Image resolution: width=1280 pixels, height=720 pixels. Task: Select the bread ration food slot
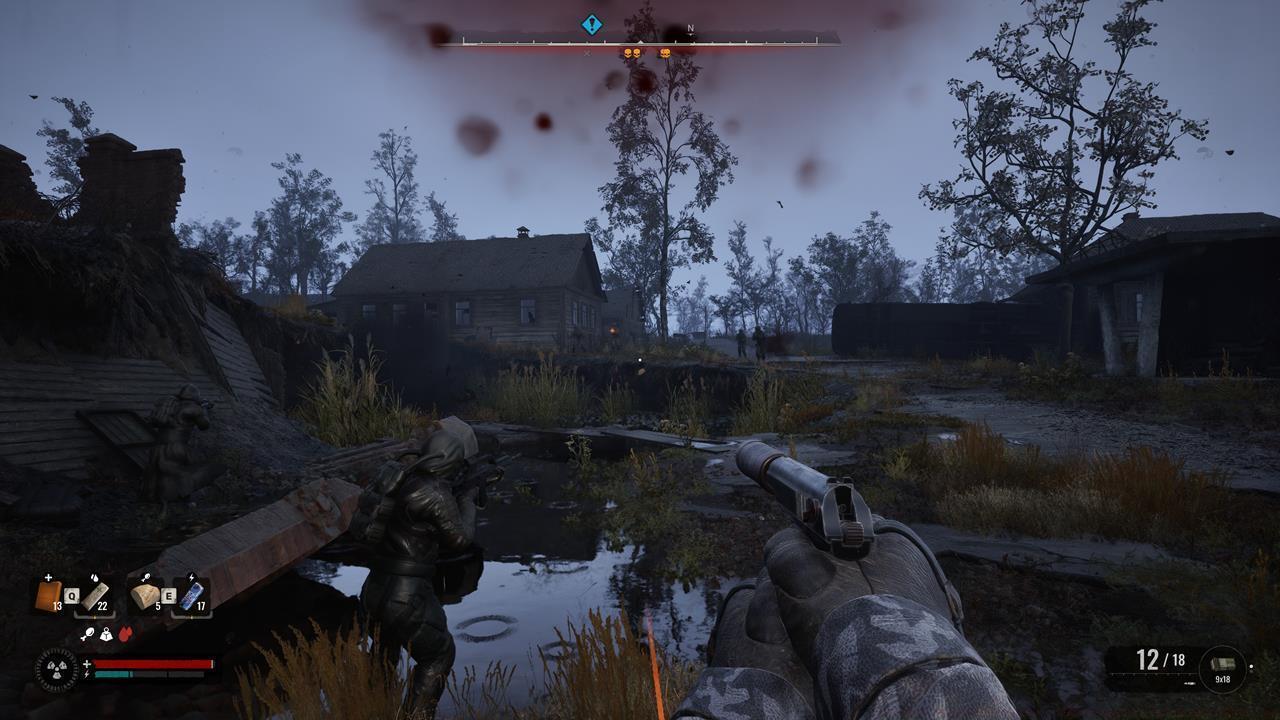[144, 593]
